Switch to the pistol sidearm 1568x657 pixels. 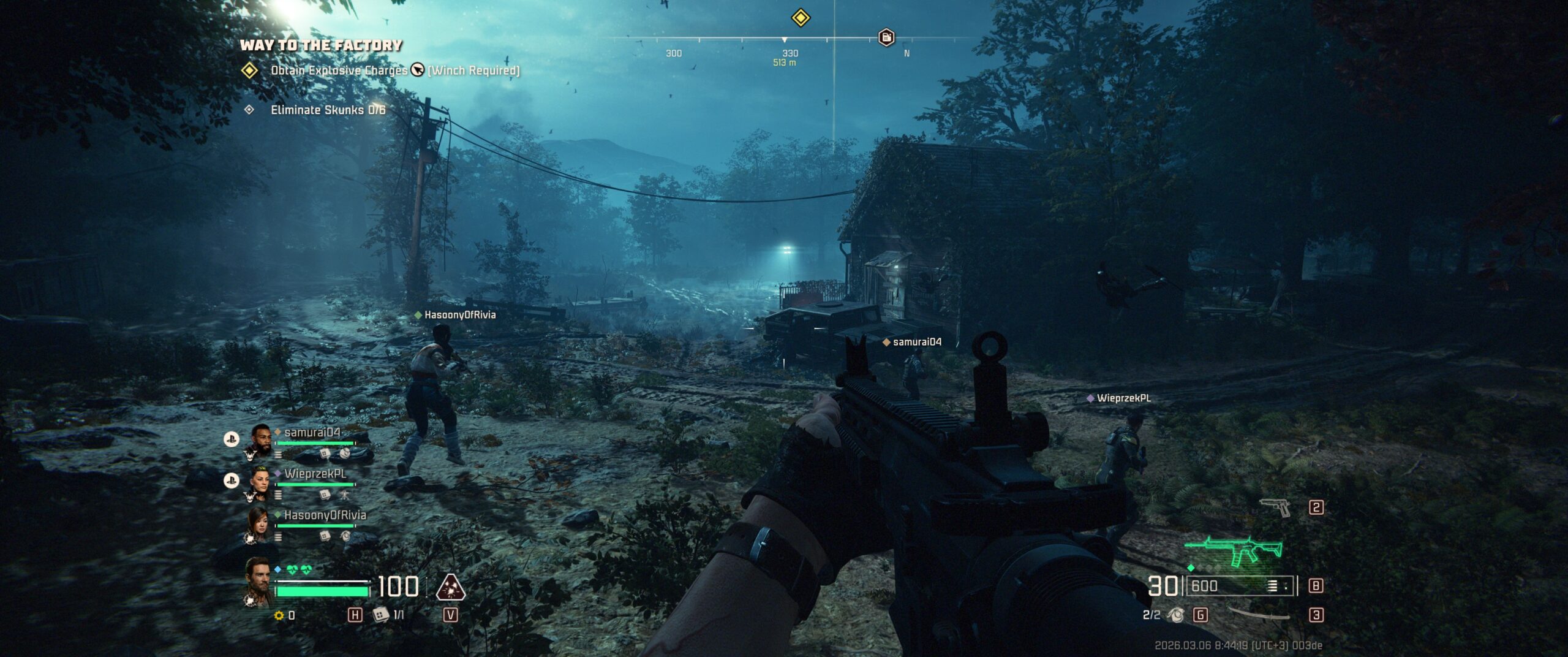click(x=1275, y=507)
